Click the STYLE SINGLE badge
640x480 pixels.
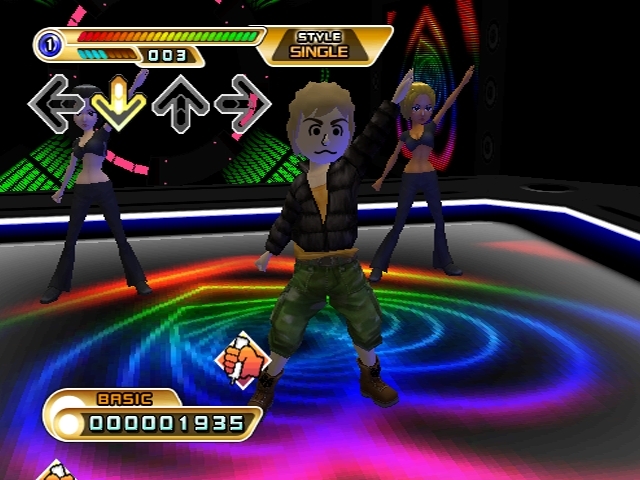[x=320, y=45]
